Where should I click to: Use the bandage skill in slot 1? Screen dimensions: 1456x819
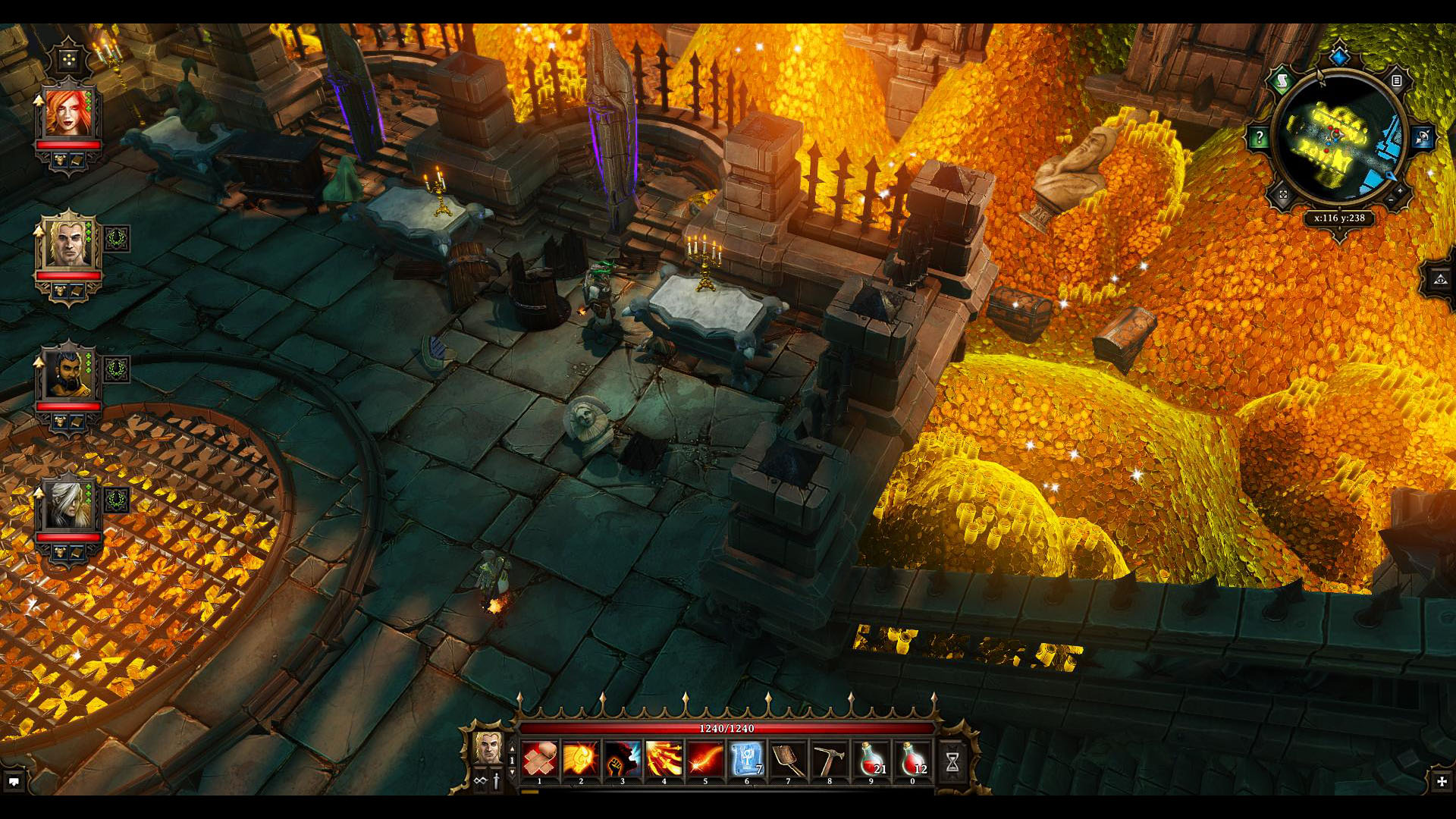pyautogui.click(x=540, y=759)
